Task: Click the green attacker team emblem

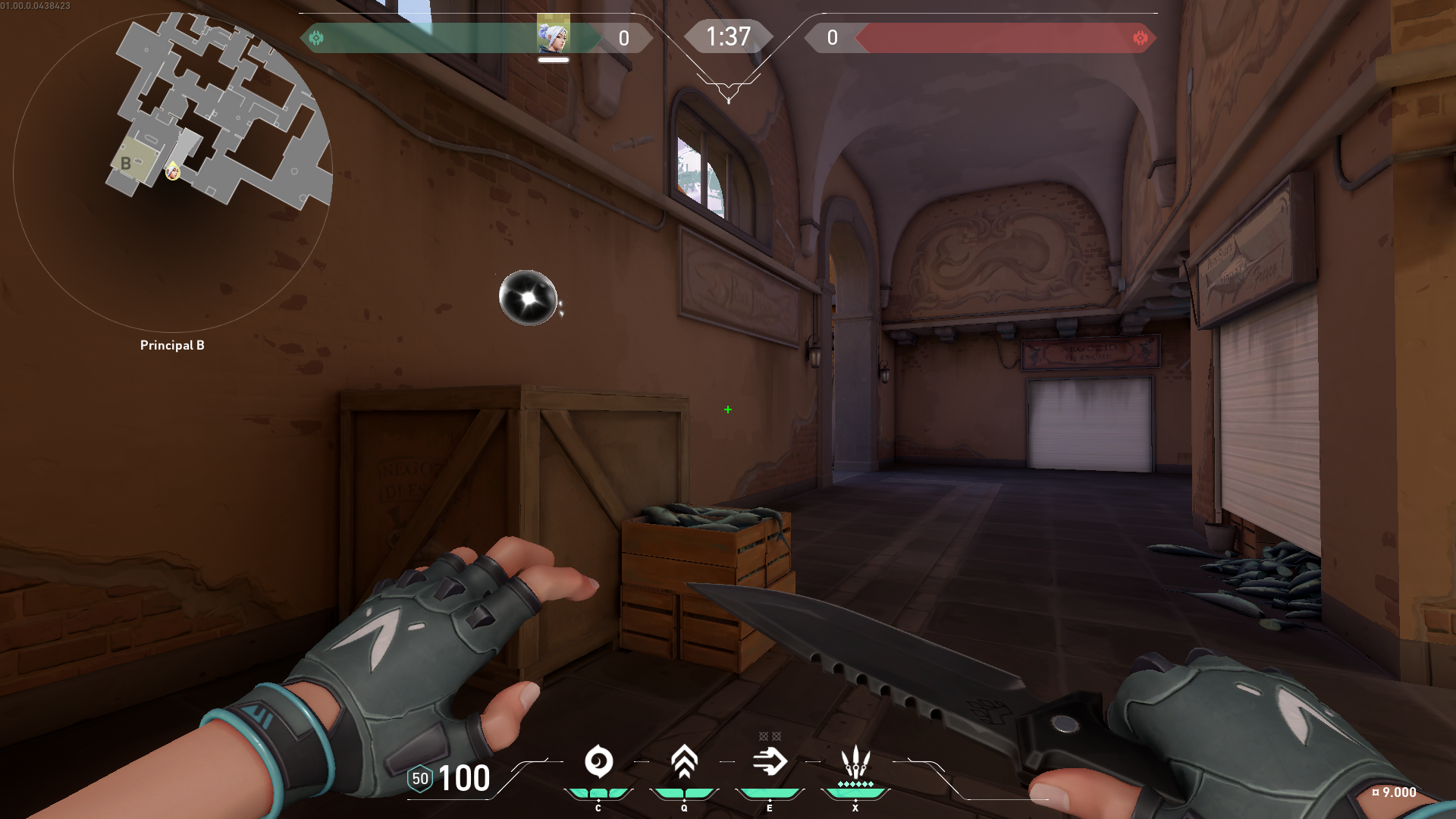Action: [316, 37]
